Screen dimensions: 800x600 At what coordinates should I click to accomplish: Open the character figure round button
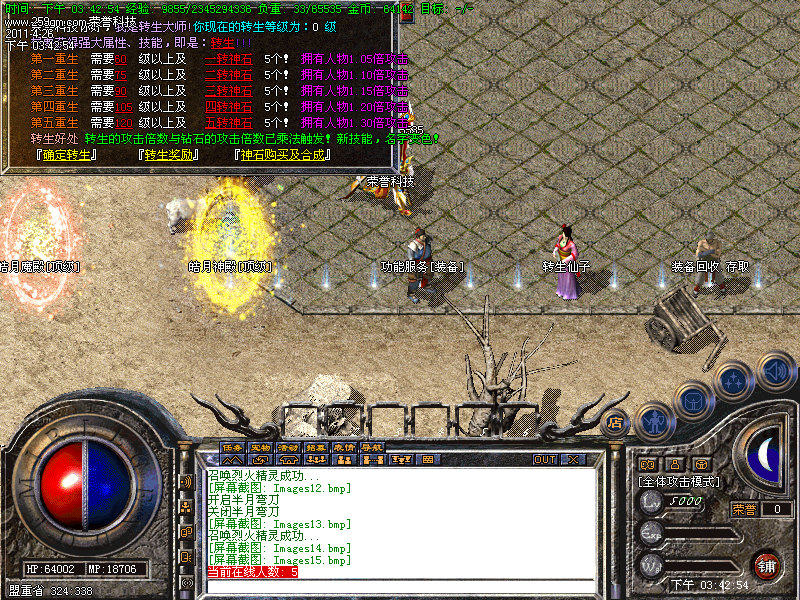(655, 422)
